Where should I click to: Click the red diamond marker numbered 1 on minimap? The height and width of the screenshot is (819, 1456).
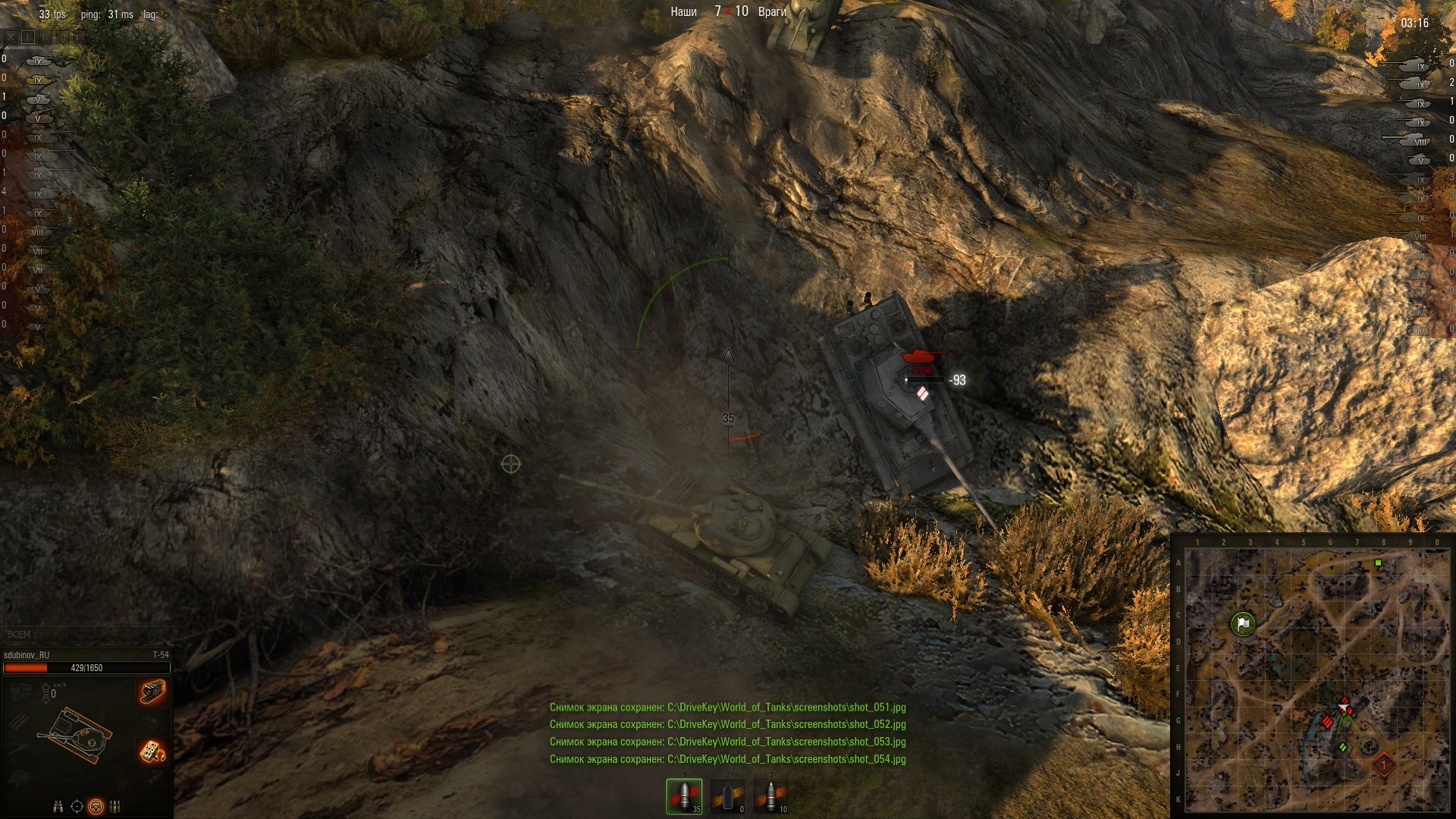[1383, 764]
